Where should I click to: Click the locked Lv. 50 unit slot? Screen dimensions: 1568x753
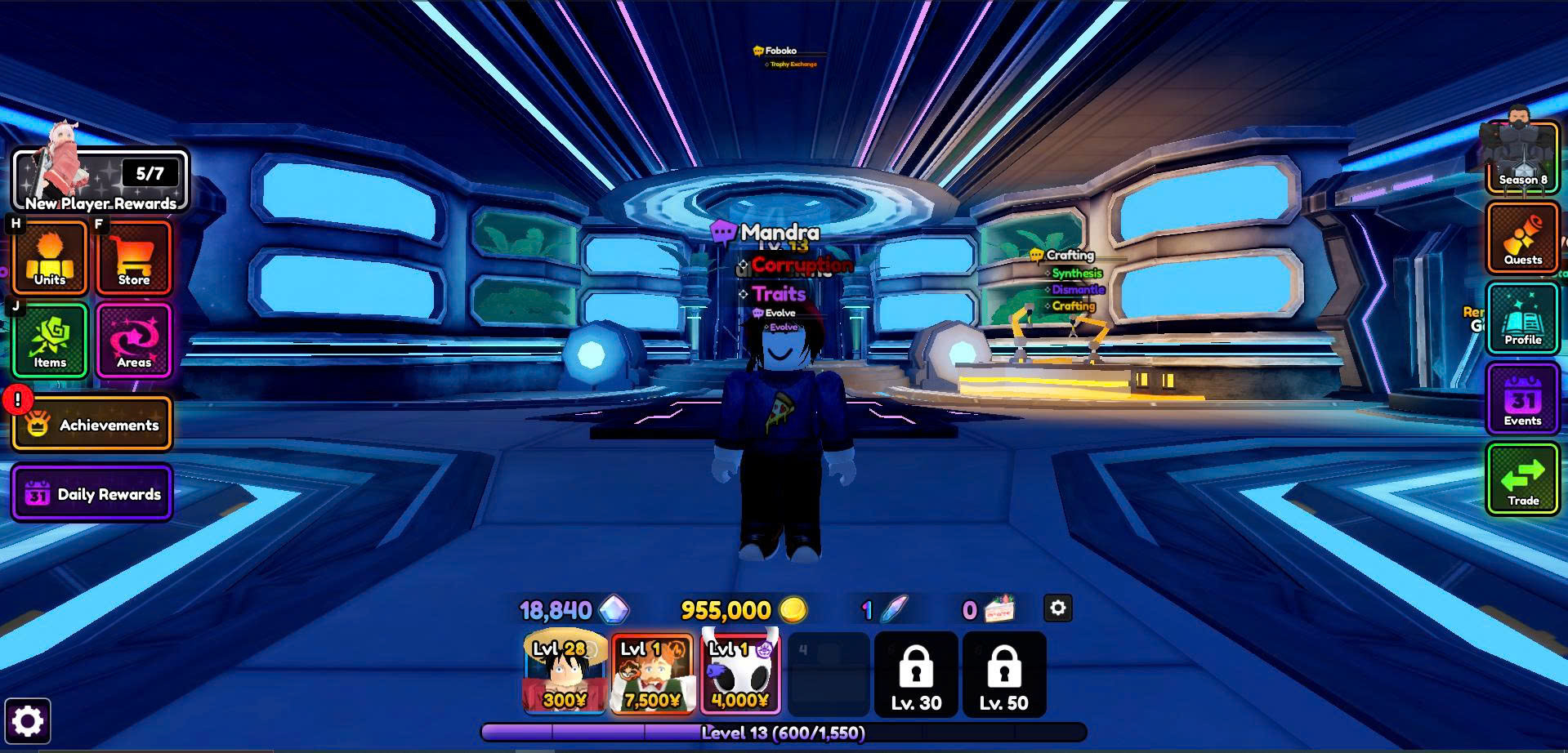click(x=1004, y=675)
